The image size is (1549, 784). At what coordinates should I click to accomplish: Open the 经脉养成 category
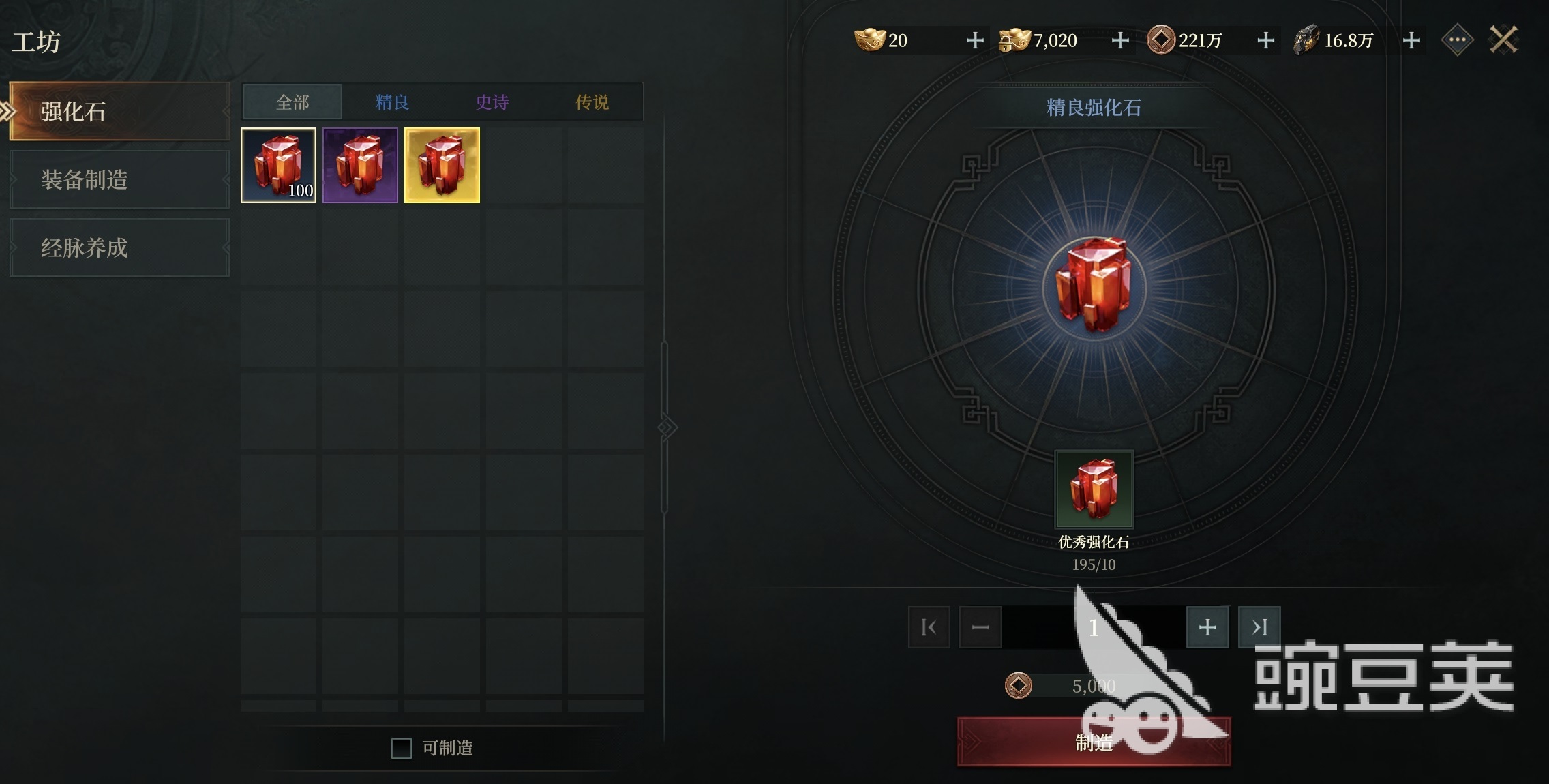coord(119,247)
